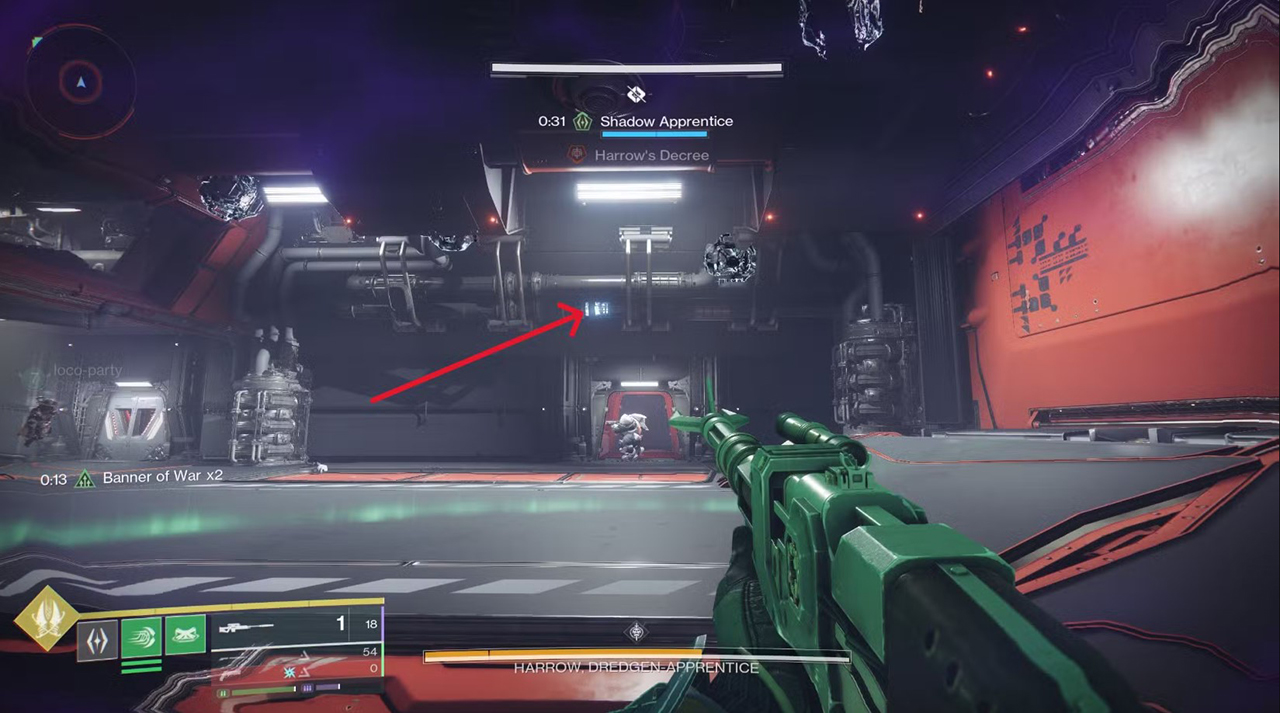
Task: Click the Banner of War buff icon
Action: tap(85, 478)
